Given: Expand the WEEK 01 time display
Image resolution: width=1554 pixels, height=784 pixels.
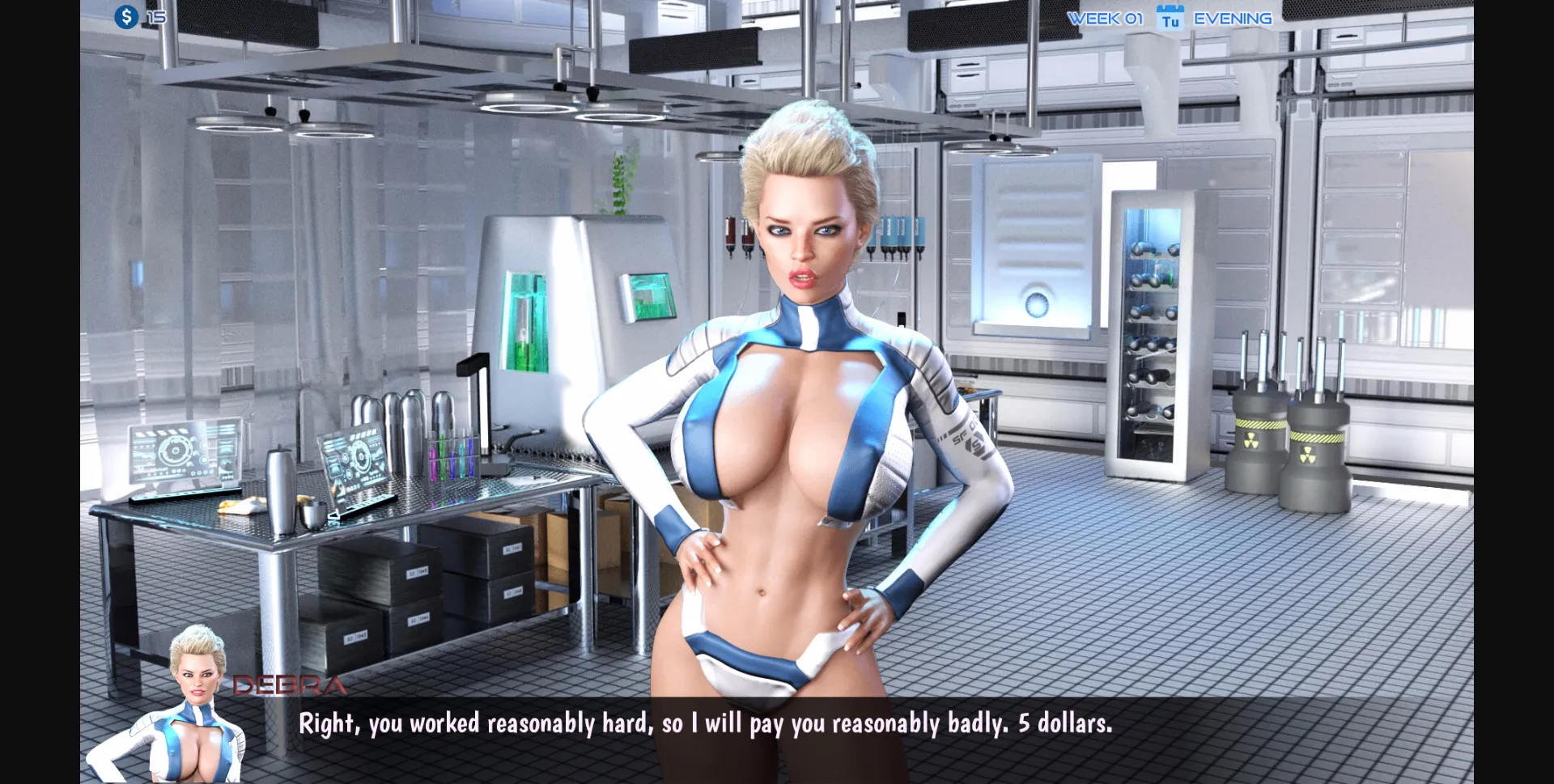Looking at the screenshot, I should (x=1105, y=18).
